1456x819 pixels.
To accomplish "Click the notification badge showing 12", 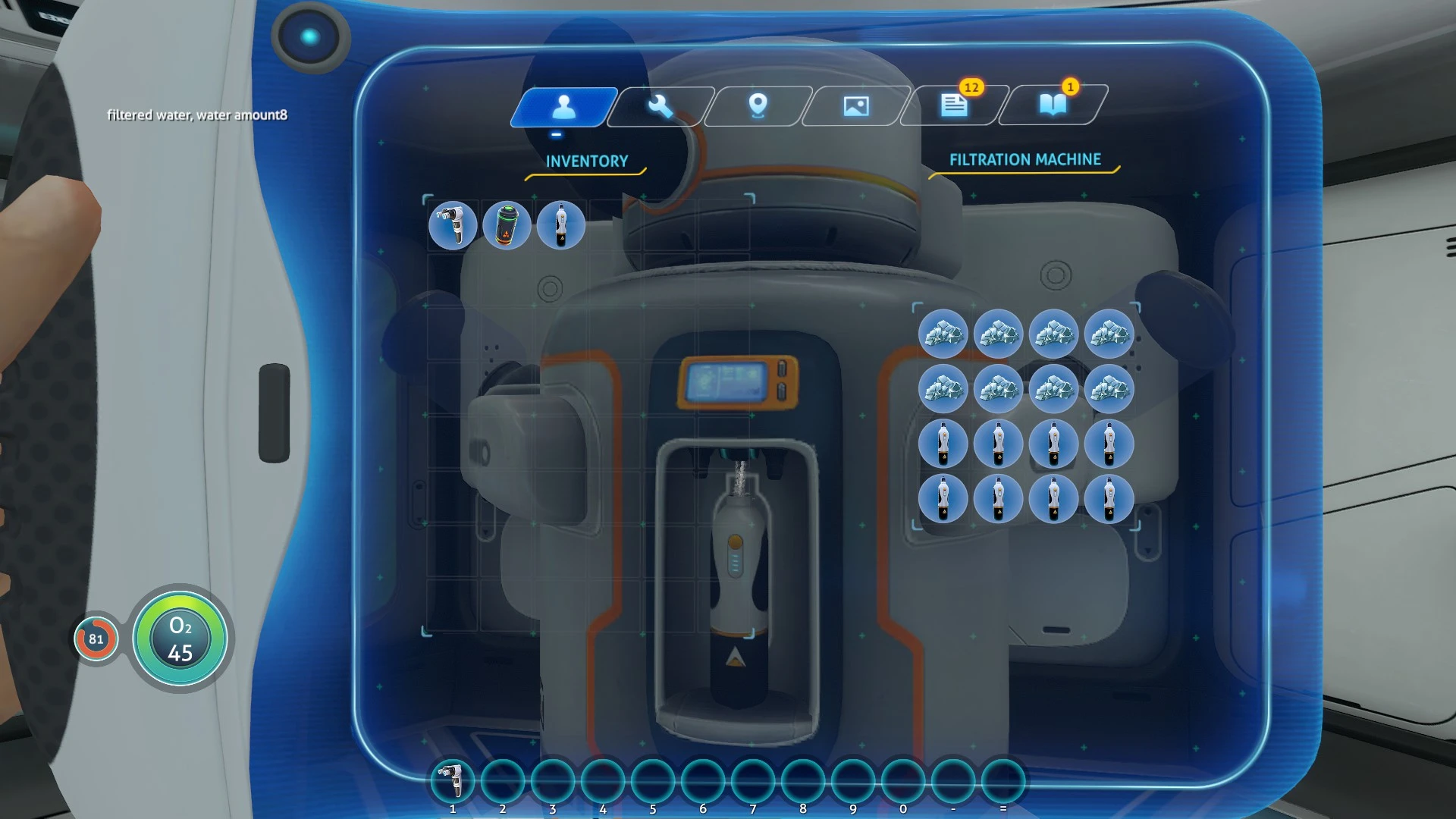I will (x=971, y=86).
